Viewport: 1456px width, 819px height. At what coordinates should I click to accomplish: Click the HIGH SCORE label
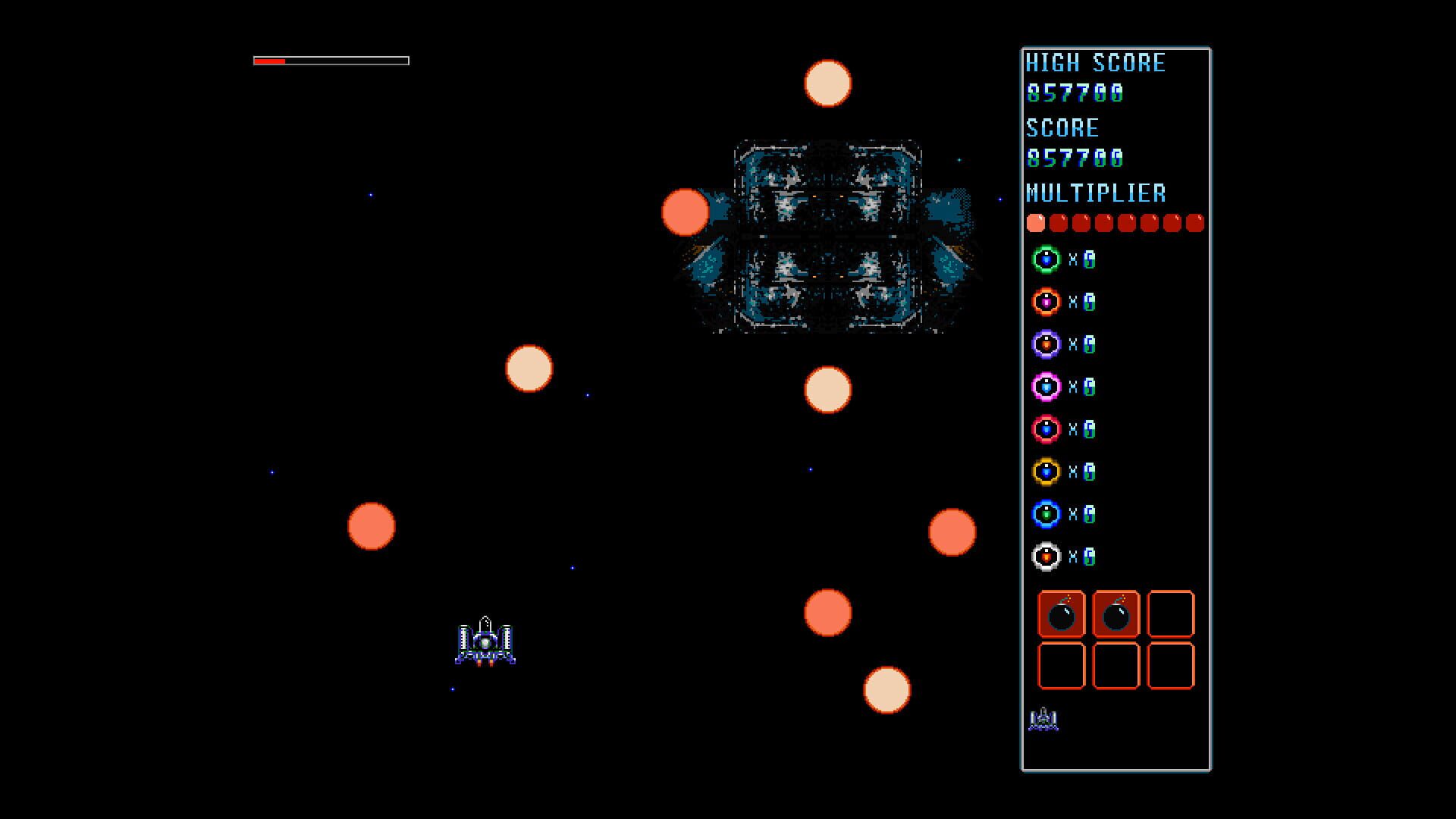click(x=1095, y=63)
